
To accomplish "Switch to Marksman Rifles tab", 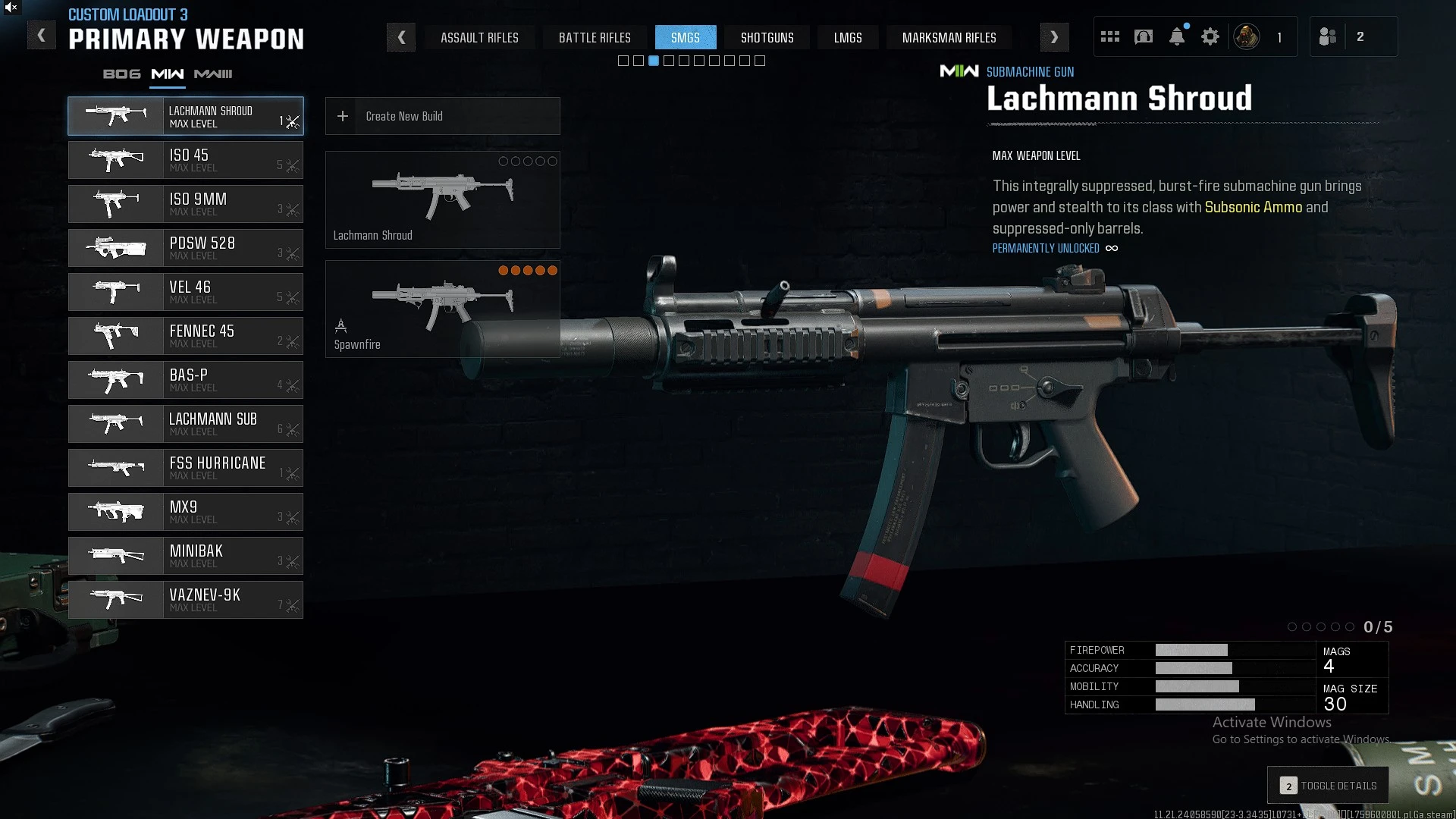I will 949,37.
